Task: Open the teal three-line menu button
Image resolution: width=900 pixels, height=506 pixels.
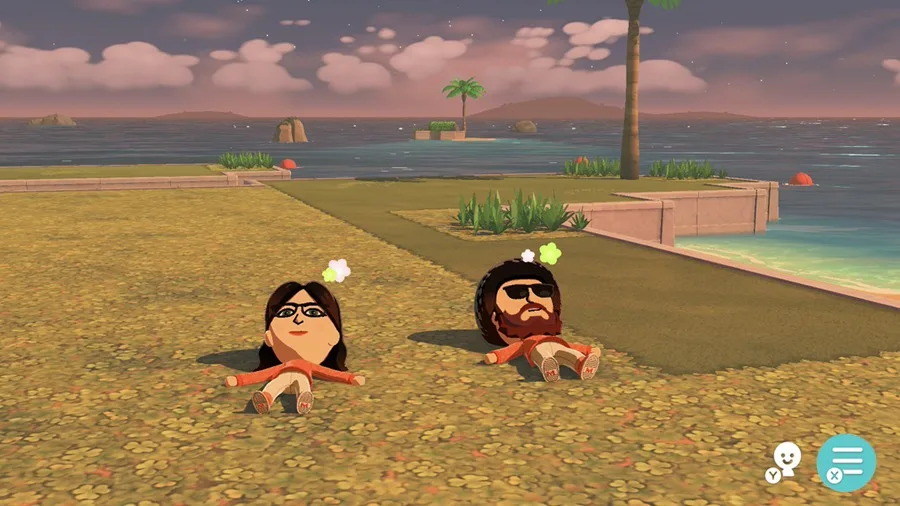Action: tap(846, 462)
